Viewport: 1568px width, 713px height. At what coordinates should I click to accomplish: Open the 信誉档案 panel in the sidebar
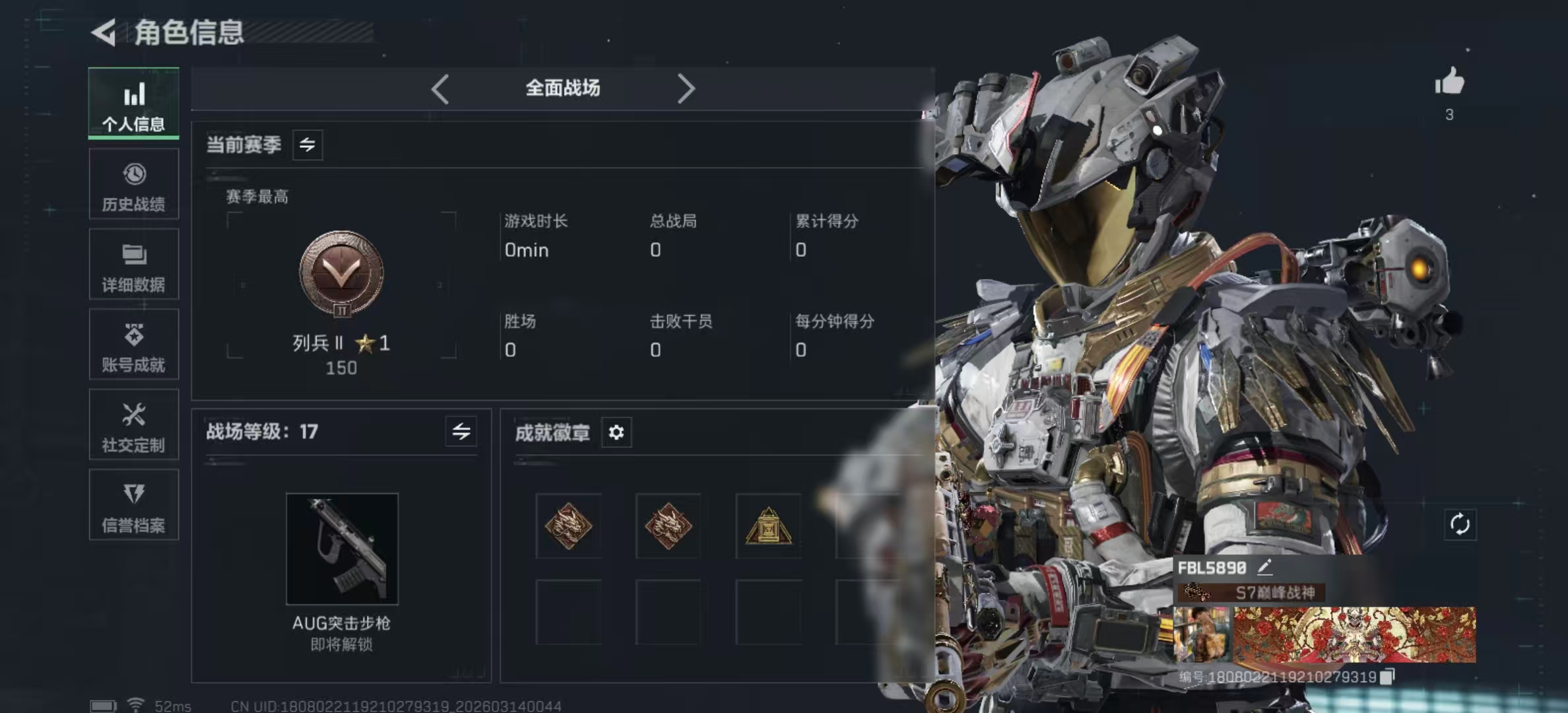click(x=133, y=505)
